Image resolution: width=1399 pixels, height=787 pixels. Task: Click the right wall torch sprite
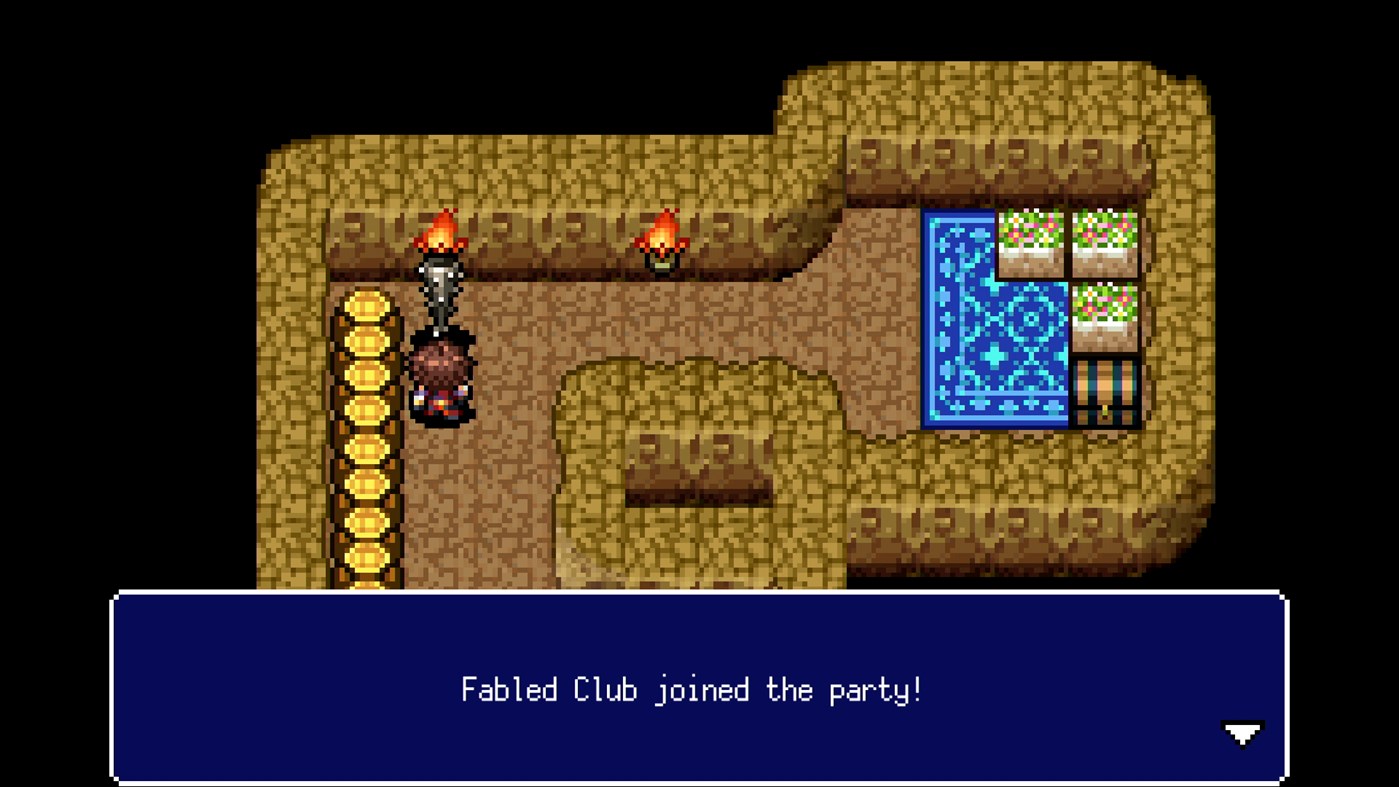coord(660,240)
